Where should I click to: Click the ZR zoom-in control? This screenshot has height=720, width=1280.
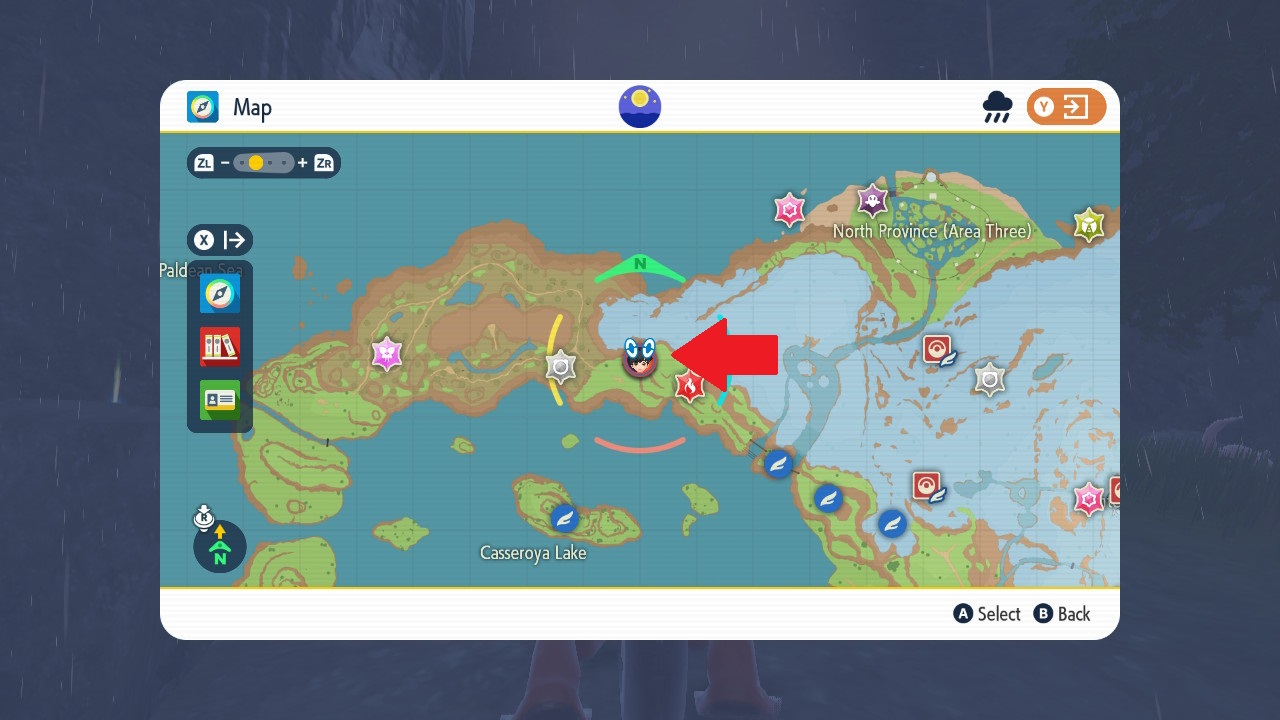click(x=323, y=162)
